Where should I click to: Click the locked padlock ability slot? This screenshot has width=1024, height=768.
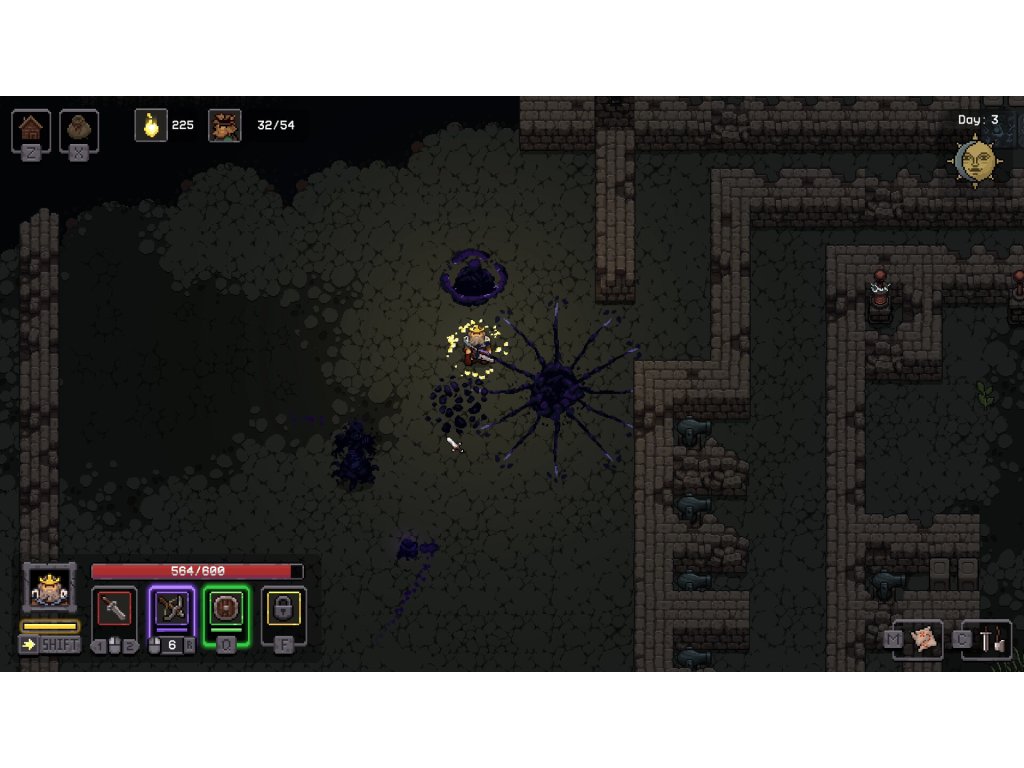[x=283, y=609]
